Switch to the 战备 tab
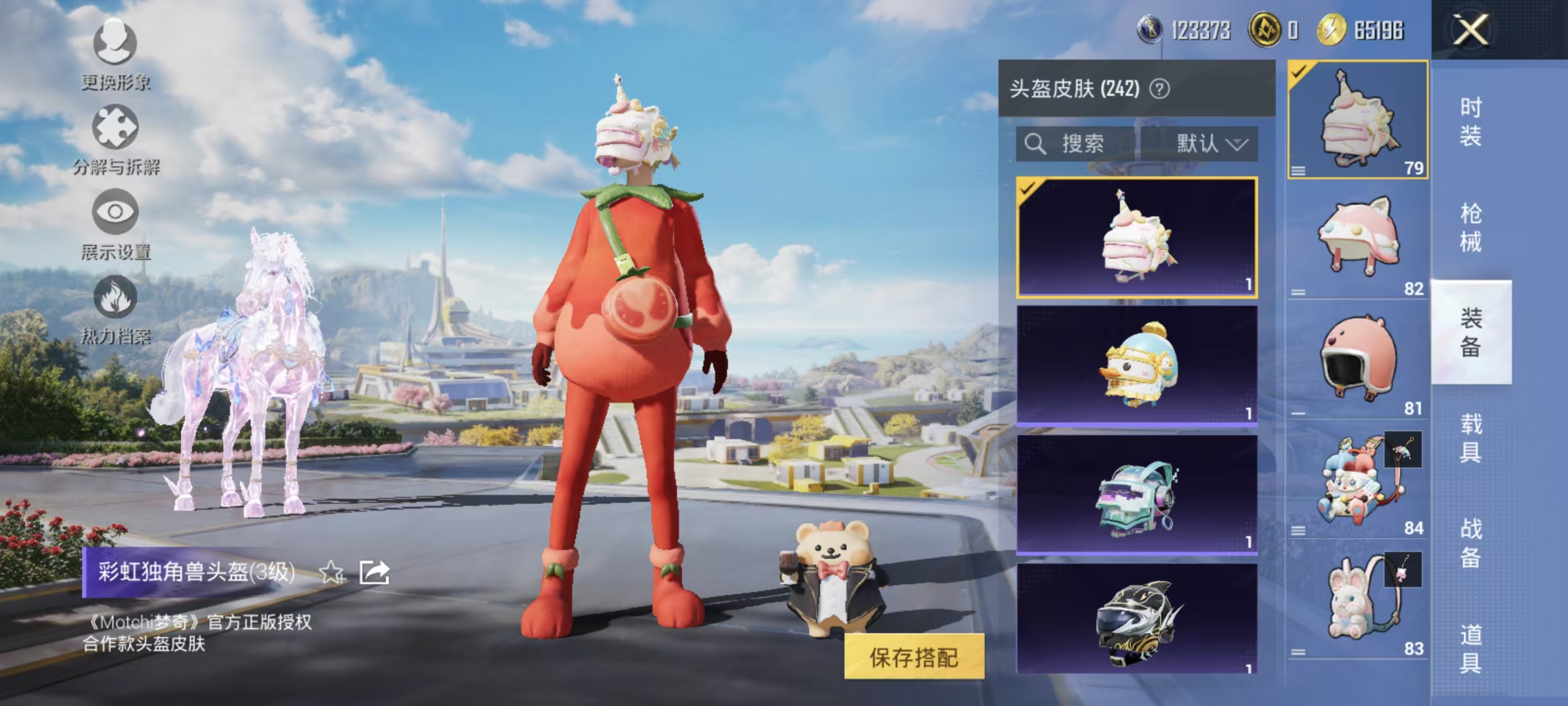The image size is (1568, 706). [1470, 542]
